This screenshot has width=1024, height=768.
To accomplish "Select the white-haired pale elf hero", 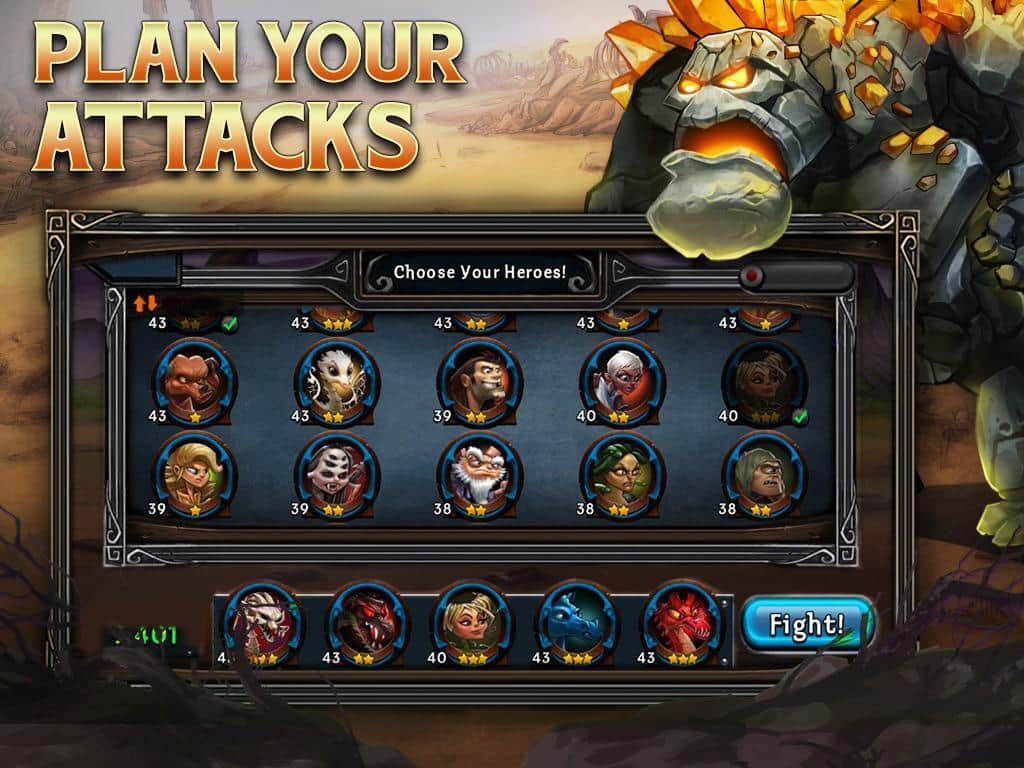I will pyautogui.click(x=622, y=379).
